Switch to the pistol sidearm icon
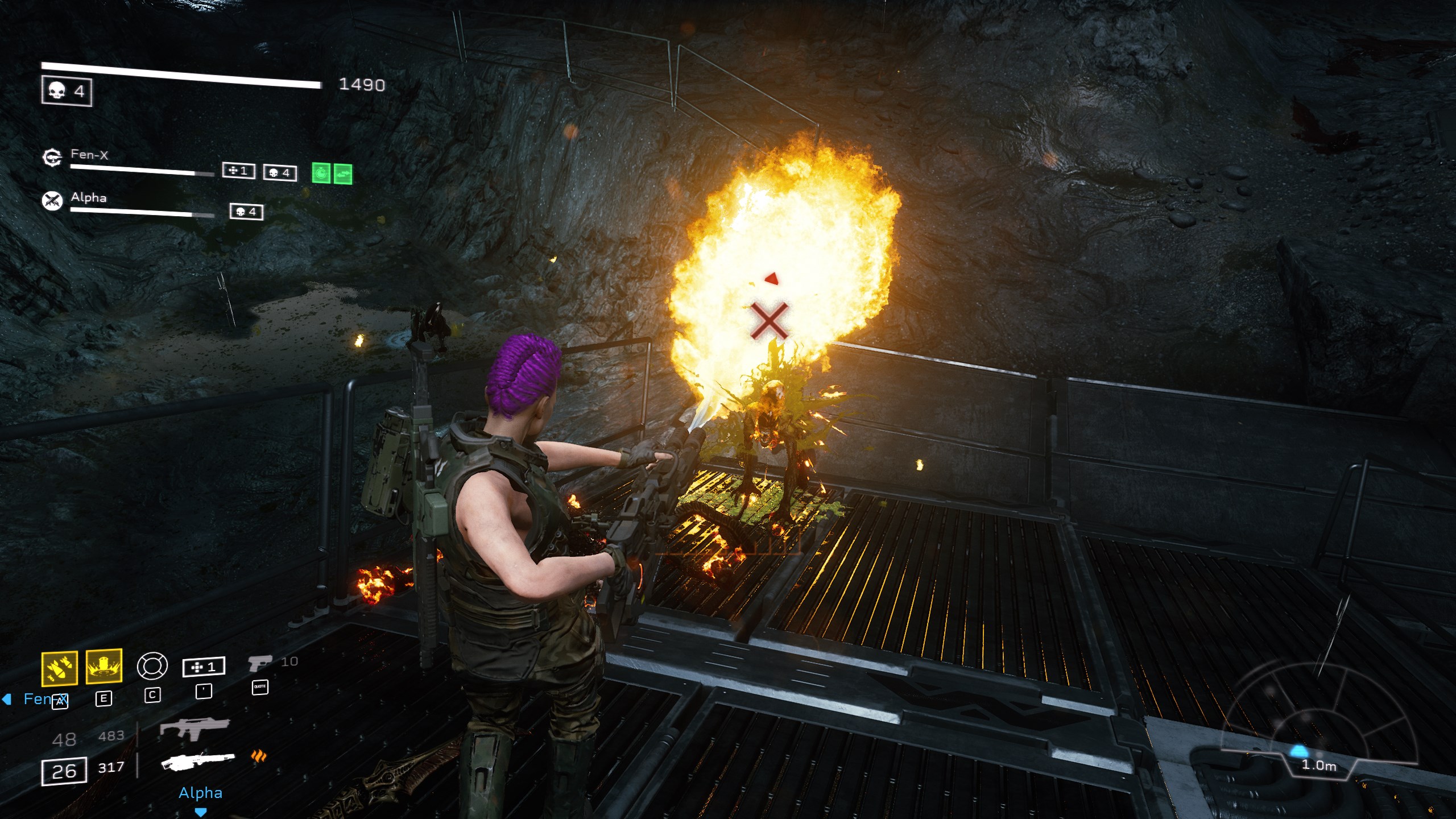Viewport: 1456px width, 819px height. [260, 663]
